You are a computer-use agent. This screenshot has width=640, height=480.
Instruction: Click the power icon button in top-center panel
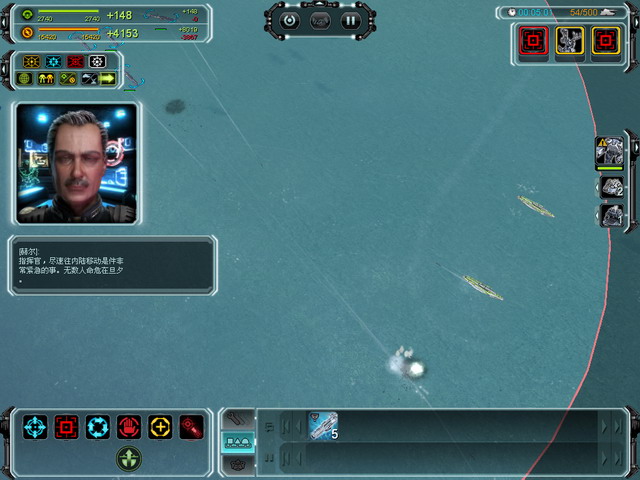[x=290, y=20]
